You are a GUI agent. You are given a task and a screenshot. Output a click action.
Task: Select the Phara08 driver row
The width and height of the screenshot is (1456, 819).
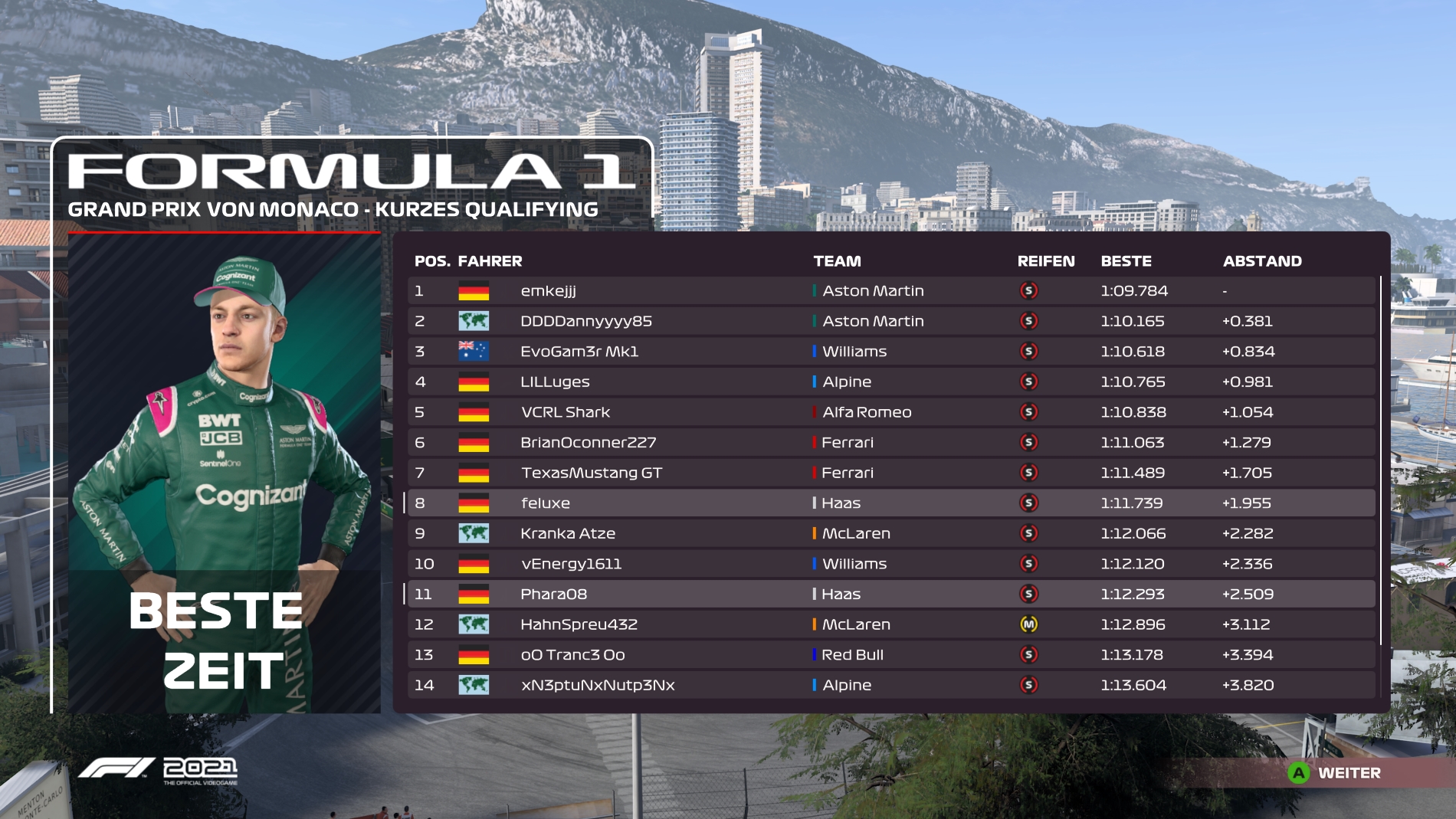(889, 594)
